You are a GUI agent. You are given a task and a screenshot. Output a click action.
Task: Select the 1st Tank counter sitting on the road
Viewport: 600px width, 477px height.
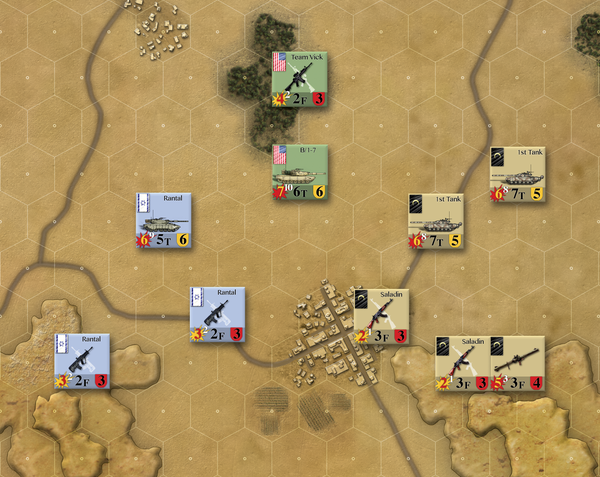point(435,220)
